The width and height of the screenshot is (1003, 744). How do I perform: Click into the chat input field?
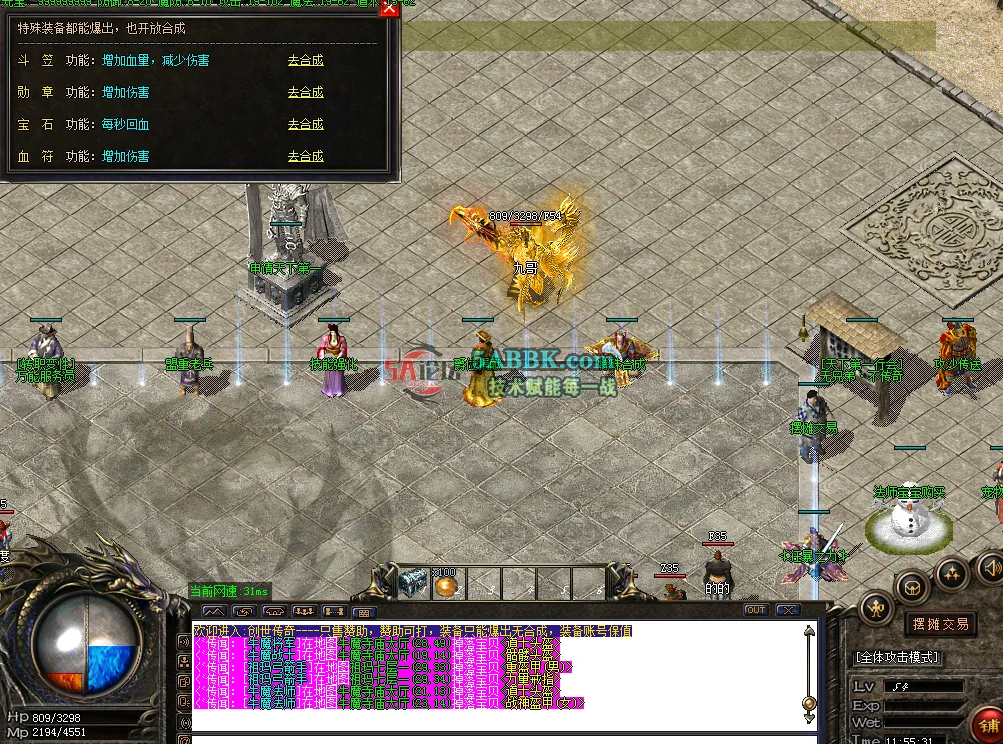tap(500, 739)
